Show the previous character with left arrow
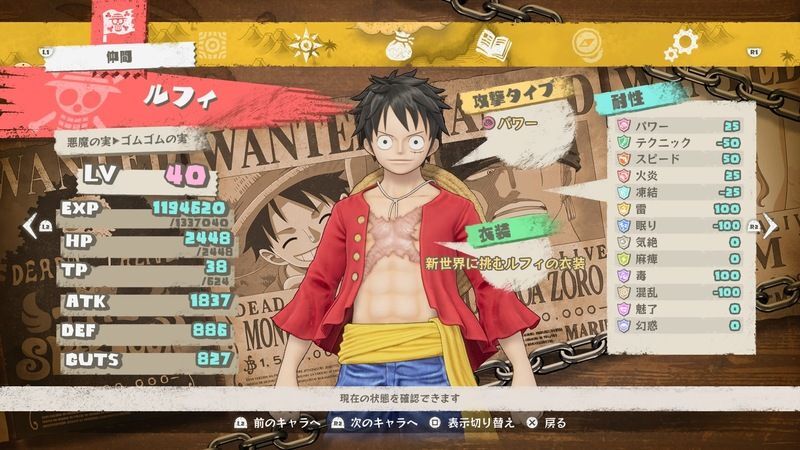 click(x=28, y=226)
